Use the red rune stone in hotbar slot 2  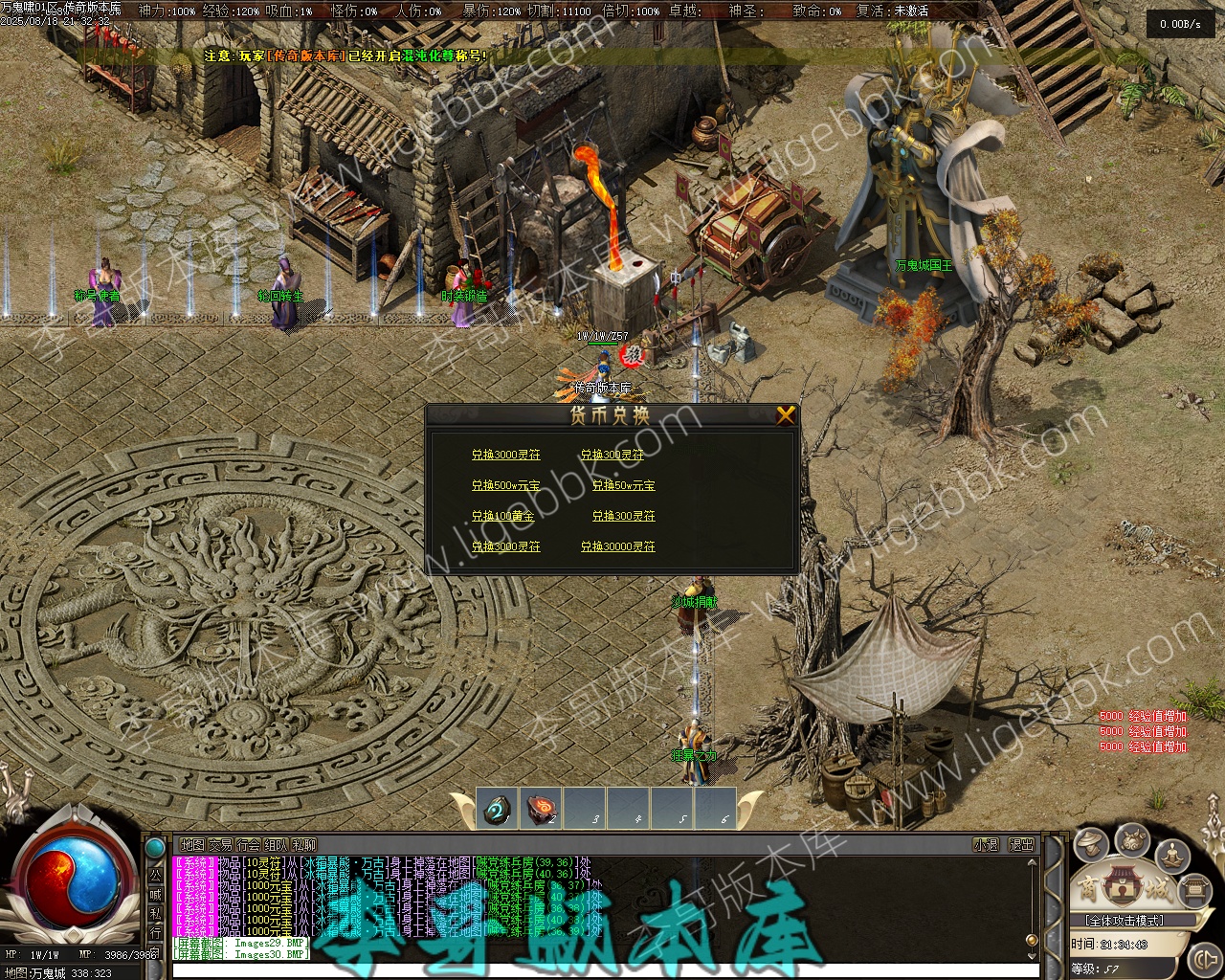(542, 810)
